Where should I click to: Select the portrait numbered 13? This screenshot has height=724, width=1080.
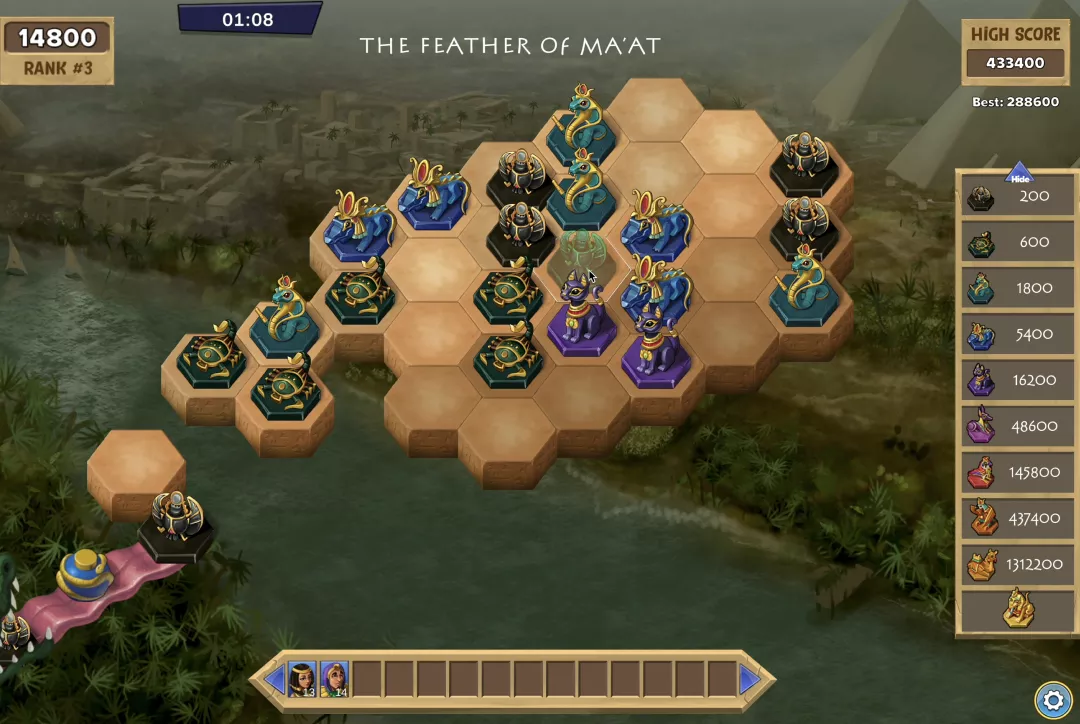tap(302, 679)
